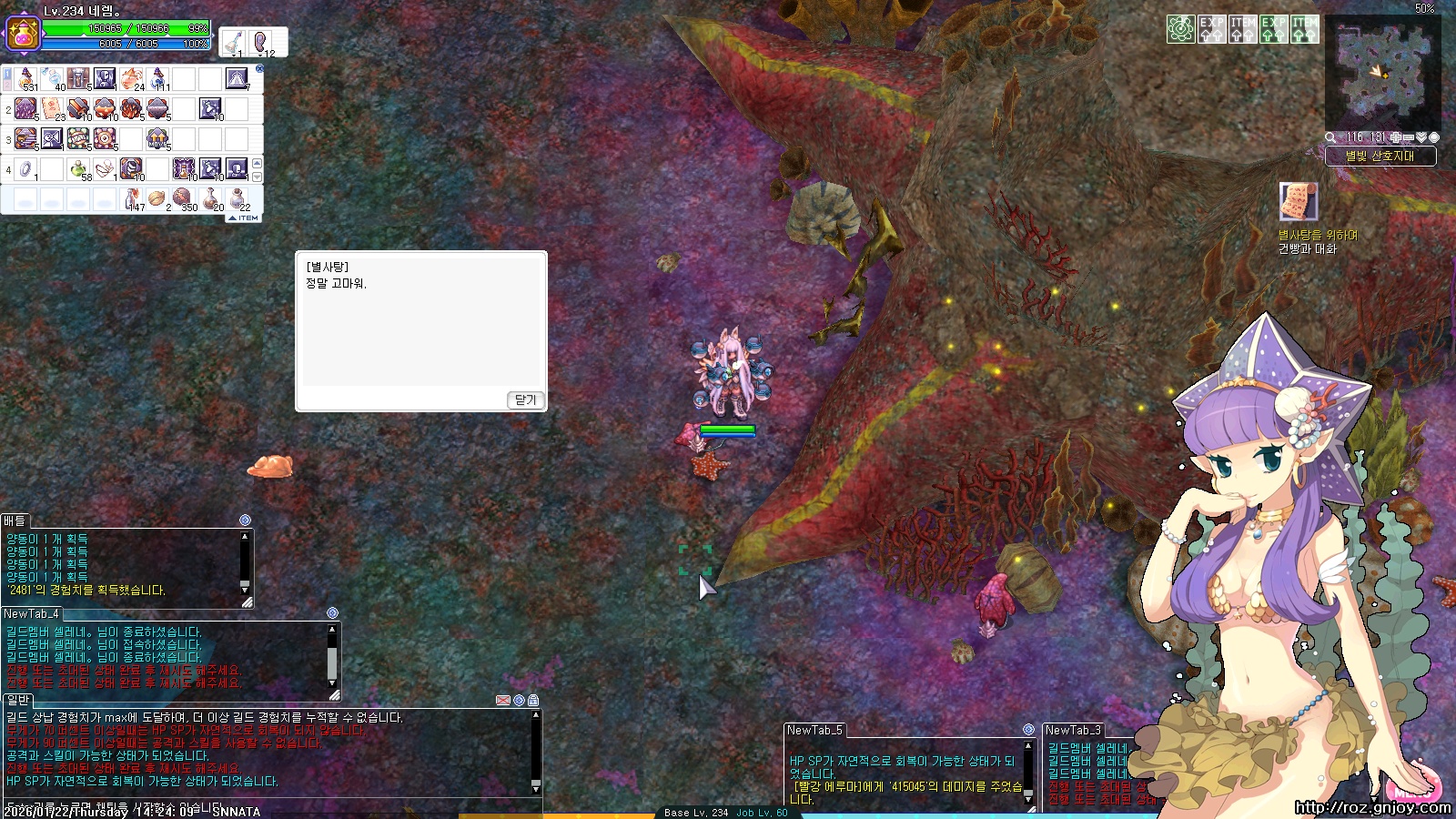Zoom in the minimap with the plus button
1456x819 pixels.
[x=1396, y=137]
